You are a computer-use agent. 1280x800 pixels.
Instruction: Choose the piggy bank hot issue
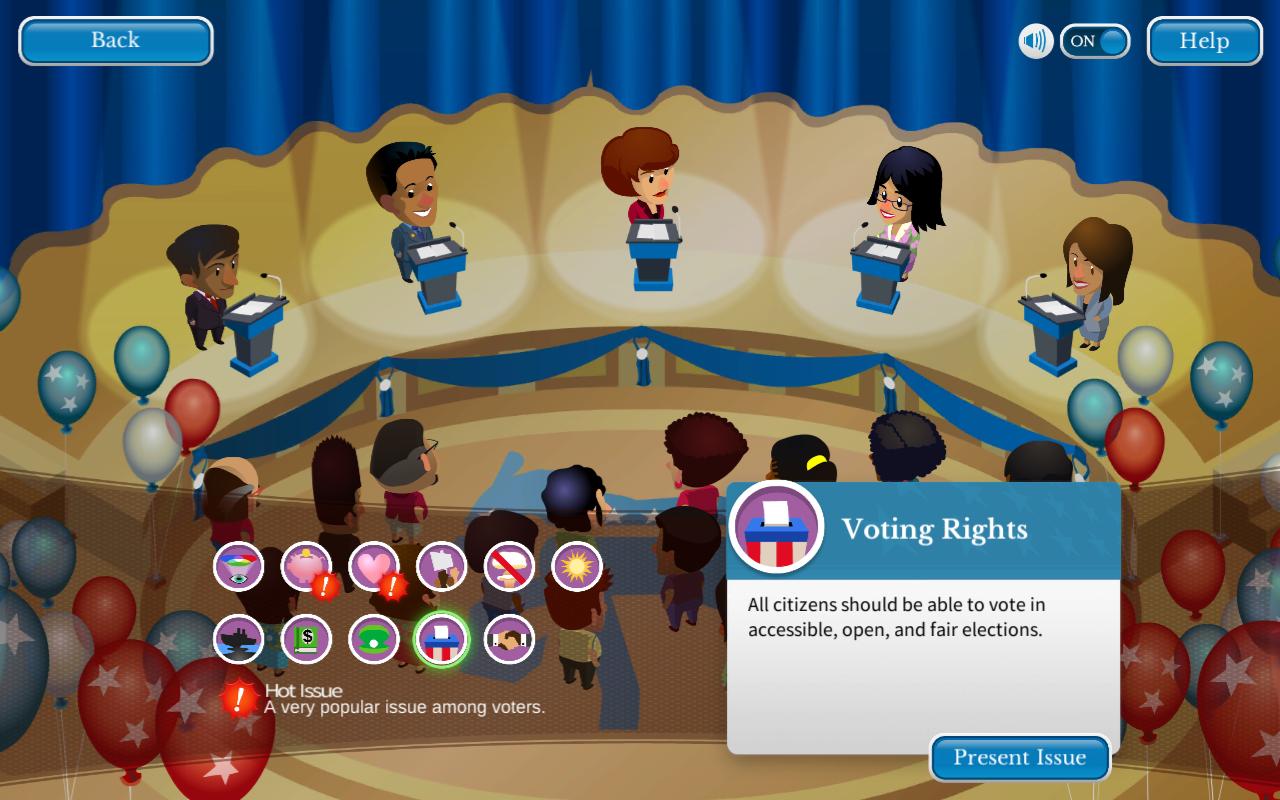306,567
